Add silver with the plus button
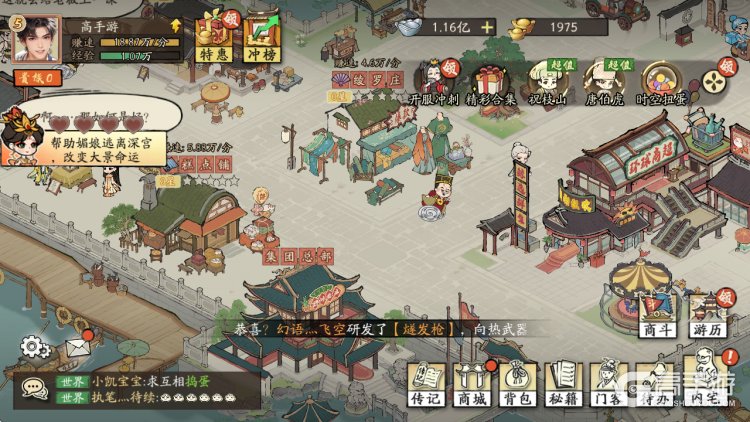This screenshot has width=750, height=422. 487,27
